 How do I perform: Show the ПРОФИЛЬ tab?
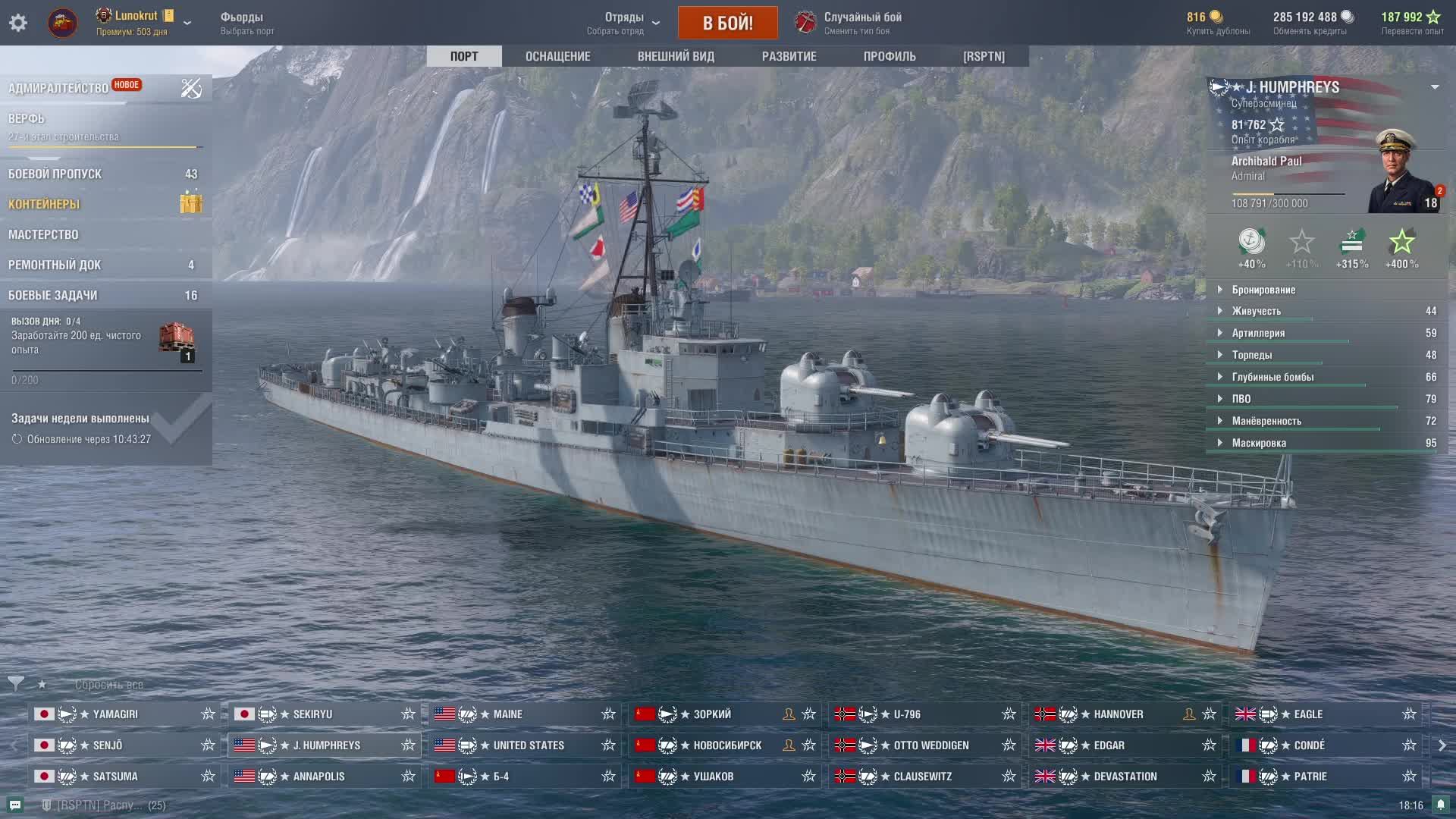tap(890, 56)
